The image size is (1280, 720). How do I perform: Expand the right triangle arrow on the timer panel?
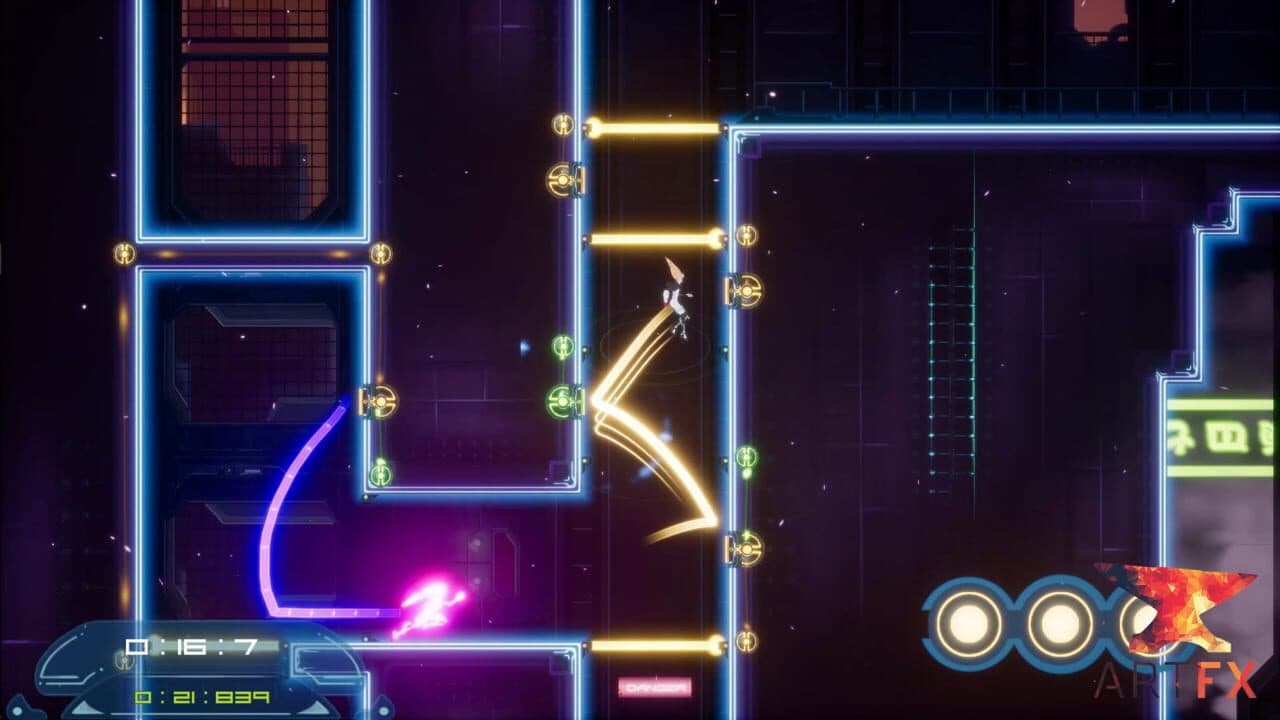click(314, 706)
